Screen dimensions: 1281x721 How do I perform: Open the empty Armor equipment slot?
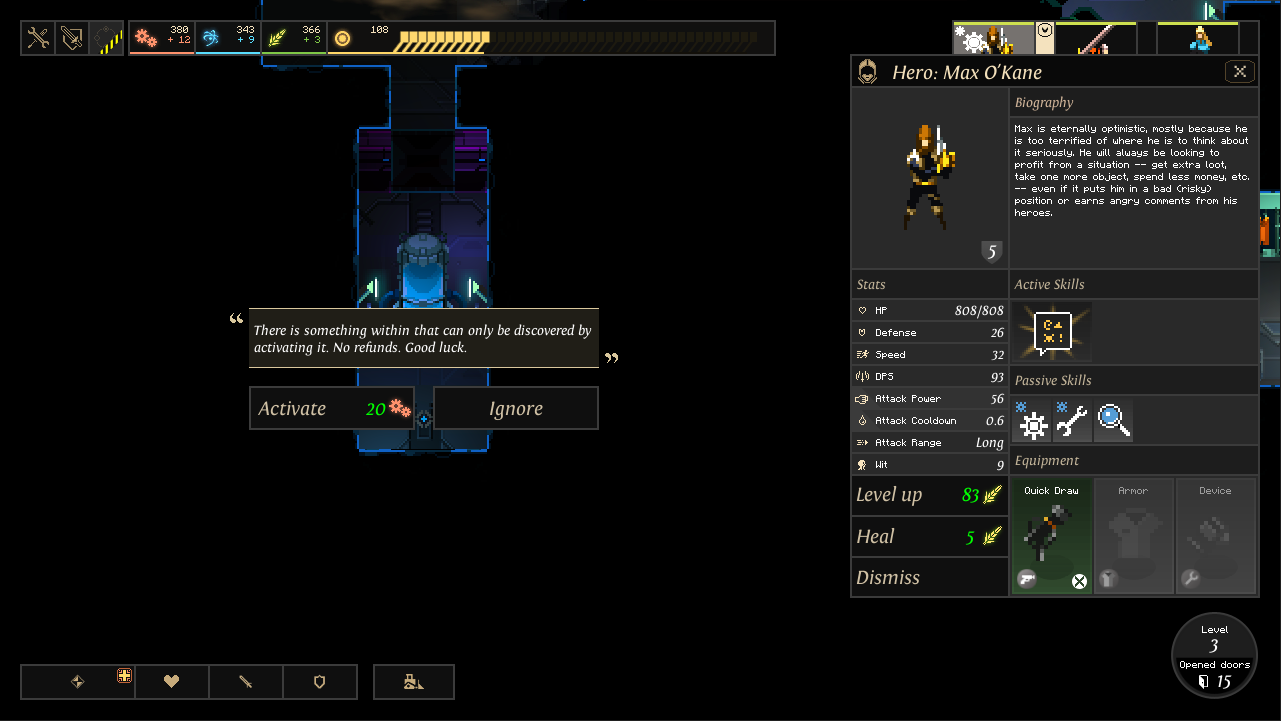(1133, 537)
